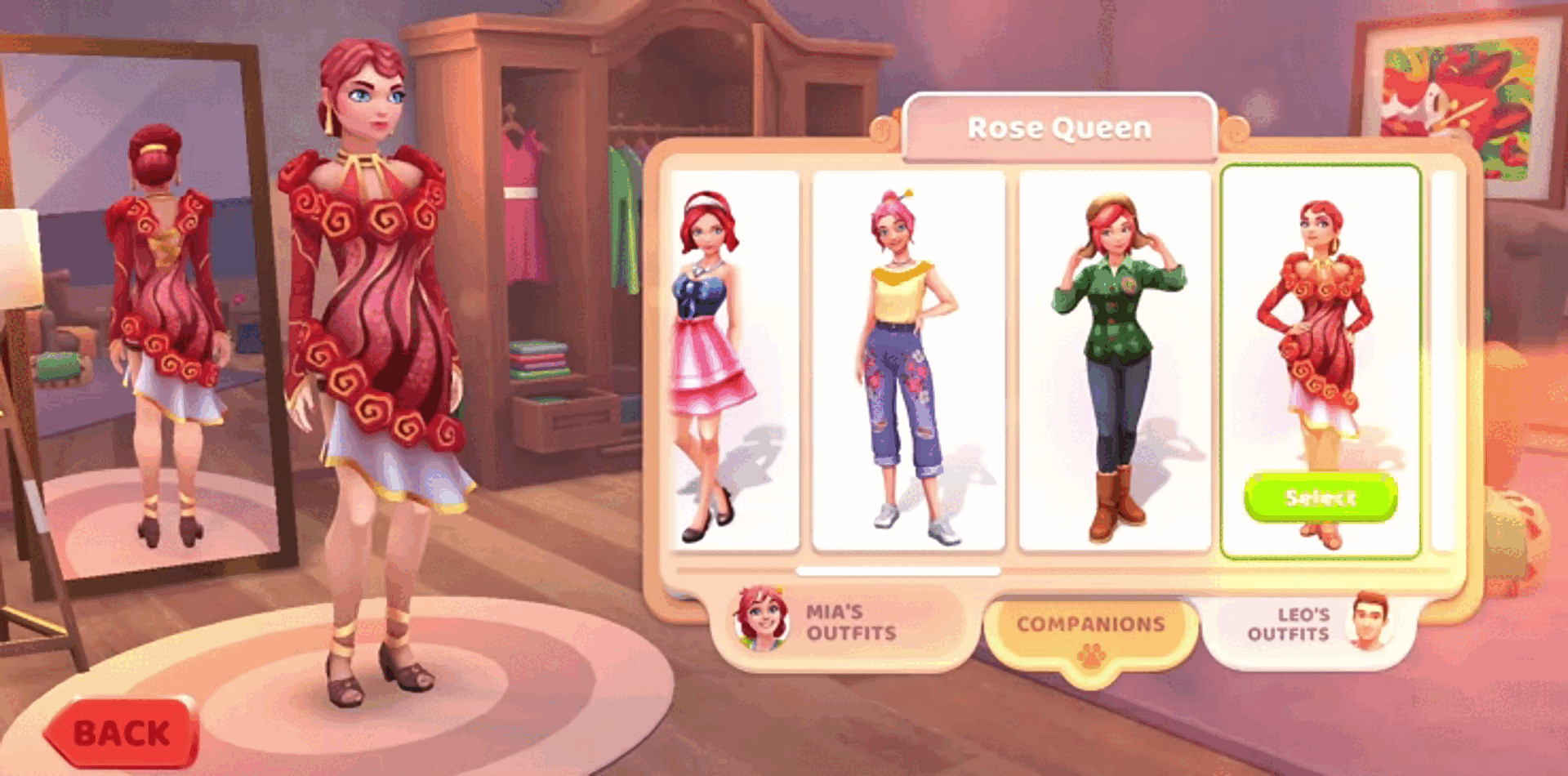The width and height of the screenshot is (1568, 776).
Task: Pick the yellow top and floral jeans outfit
Action: point(908,359)
